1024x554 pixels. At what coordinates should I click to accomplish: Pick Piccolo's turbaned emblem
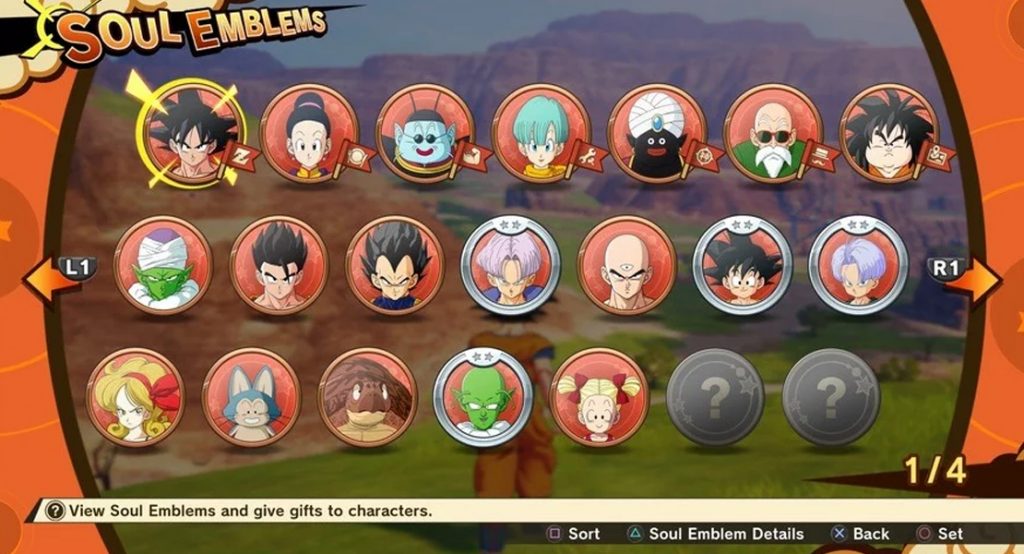[x=163, y=266]
